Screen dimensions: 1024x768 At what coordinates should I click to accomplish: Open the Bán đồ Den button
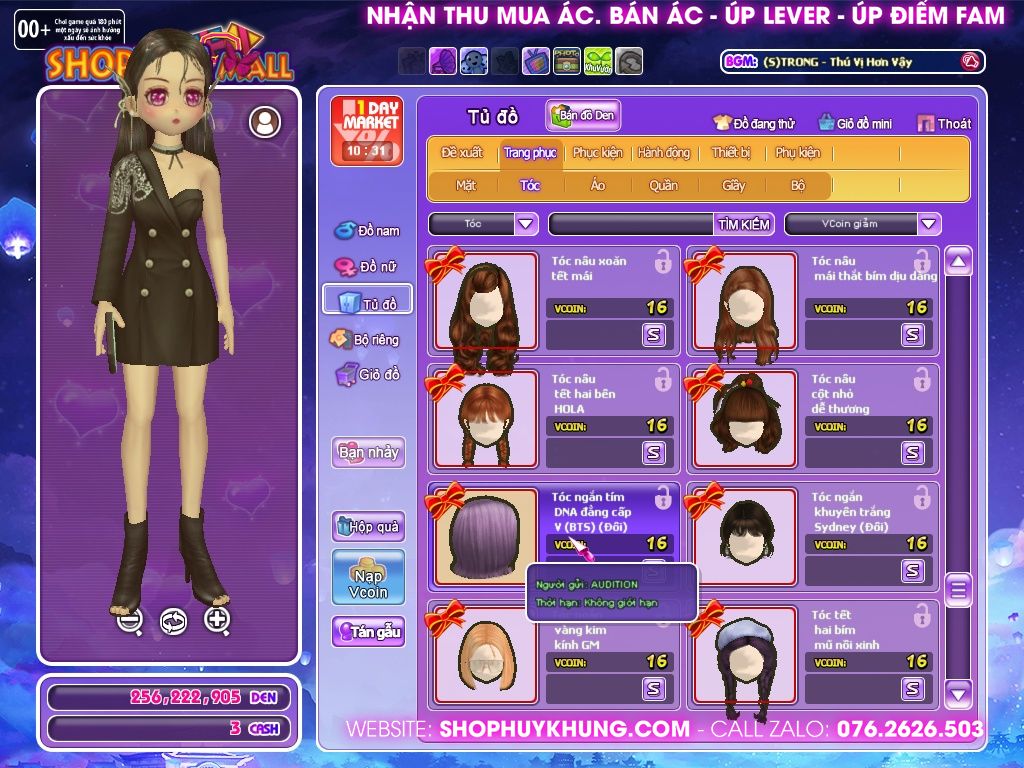[584, 116]
